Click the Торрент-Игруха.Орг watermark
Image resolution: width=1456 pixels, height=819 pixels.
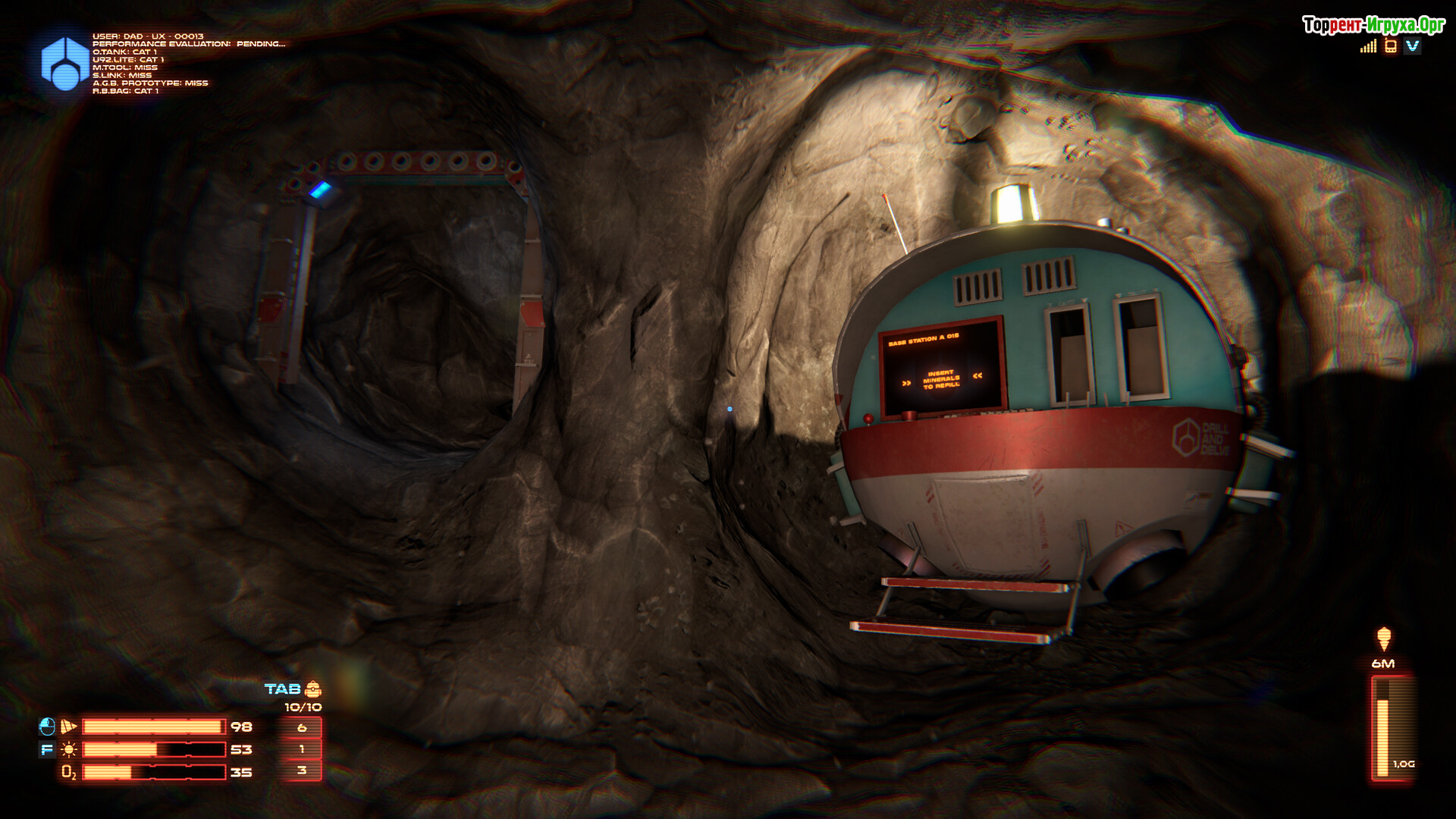point(1373,25)
